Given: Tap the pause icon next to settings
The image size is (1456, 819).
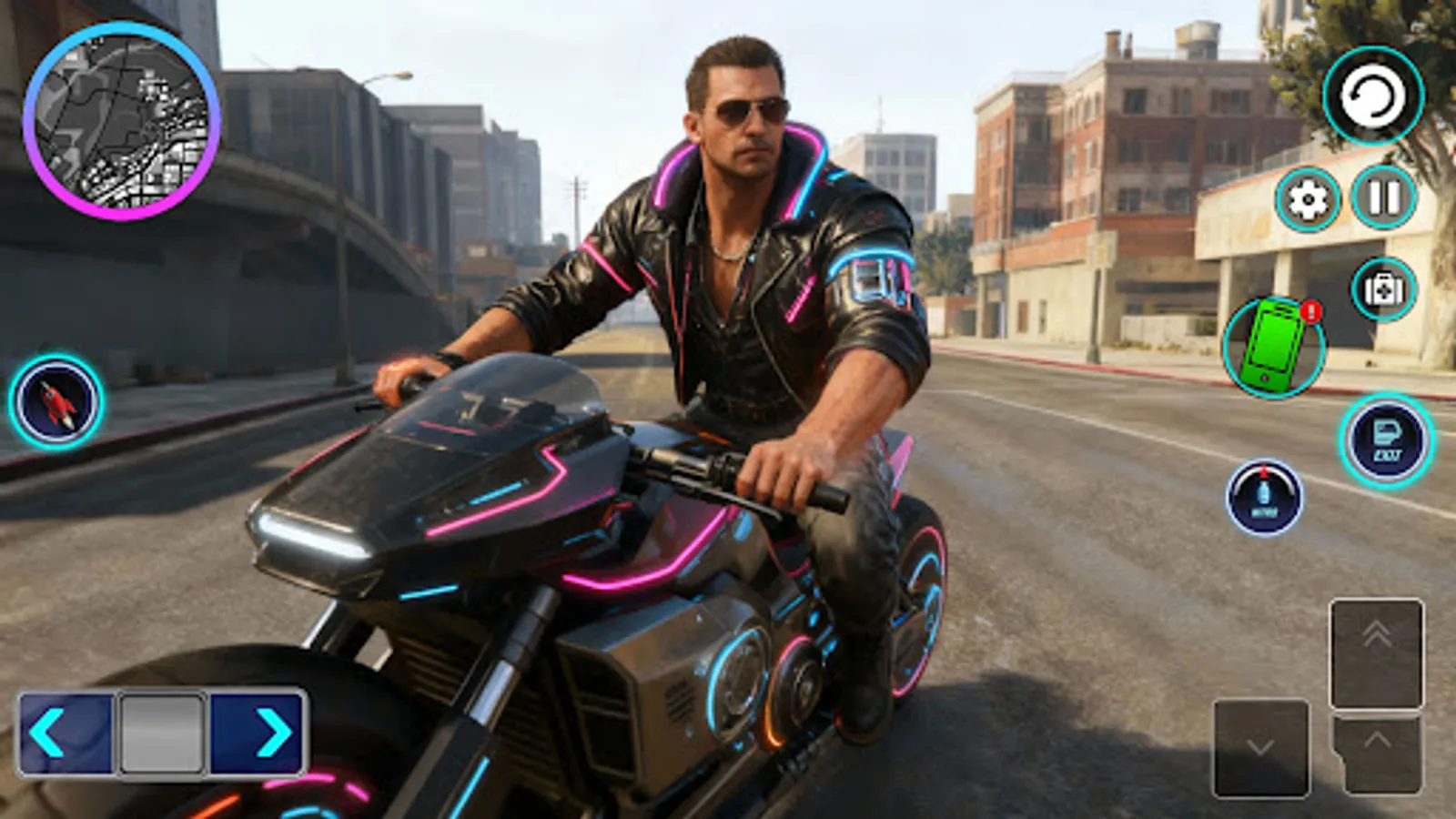Looking at the screenshot, I should [x=1381, y=197].
